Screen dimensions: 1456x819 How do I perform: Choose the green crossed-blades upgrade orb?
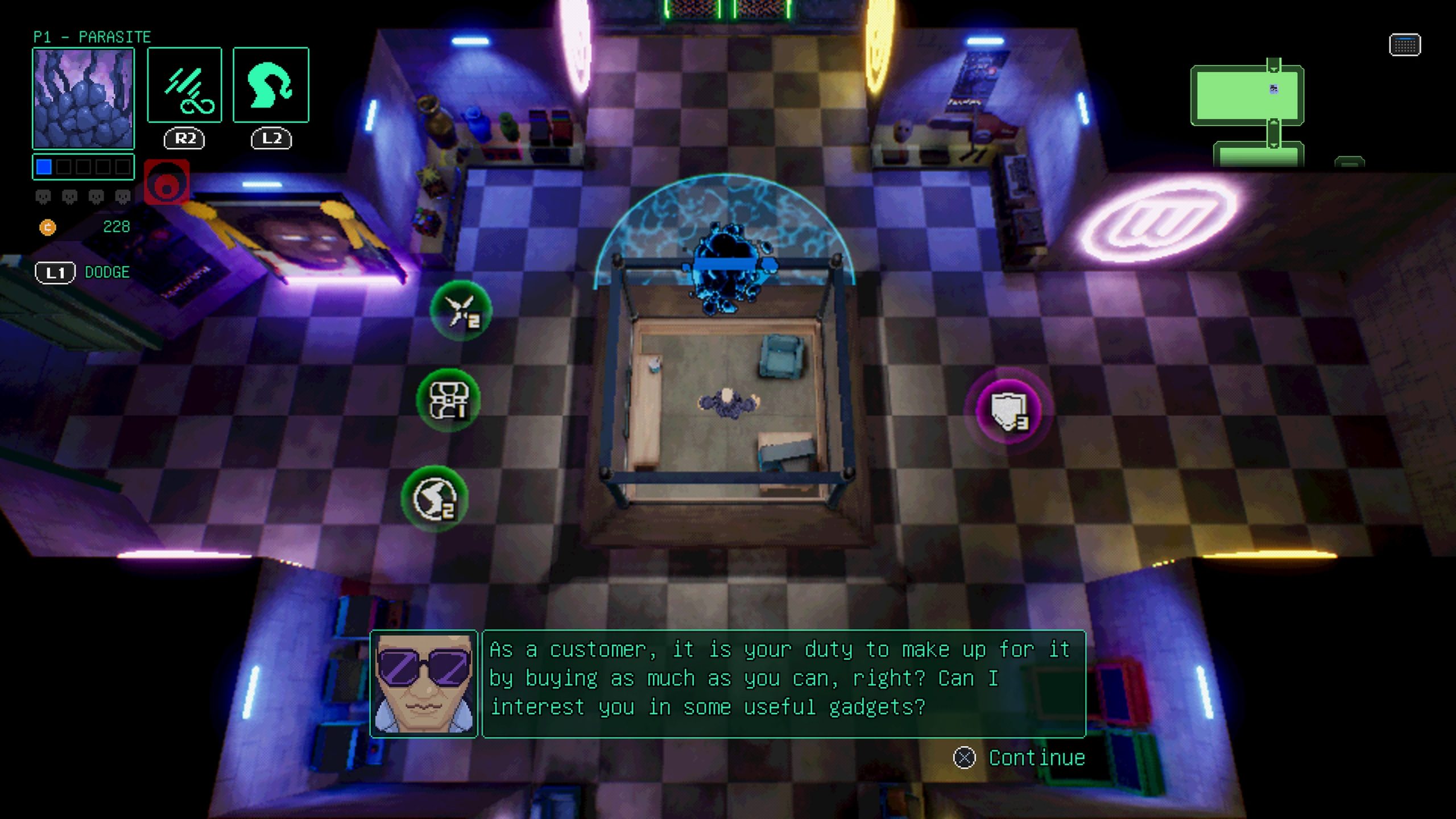coord(461,311)
